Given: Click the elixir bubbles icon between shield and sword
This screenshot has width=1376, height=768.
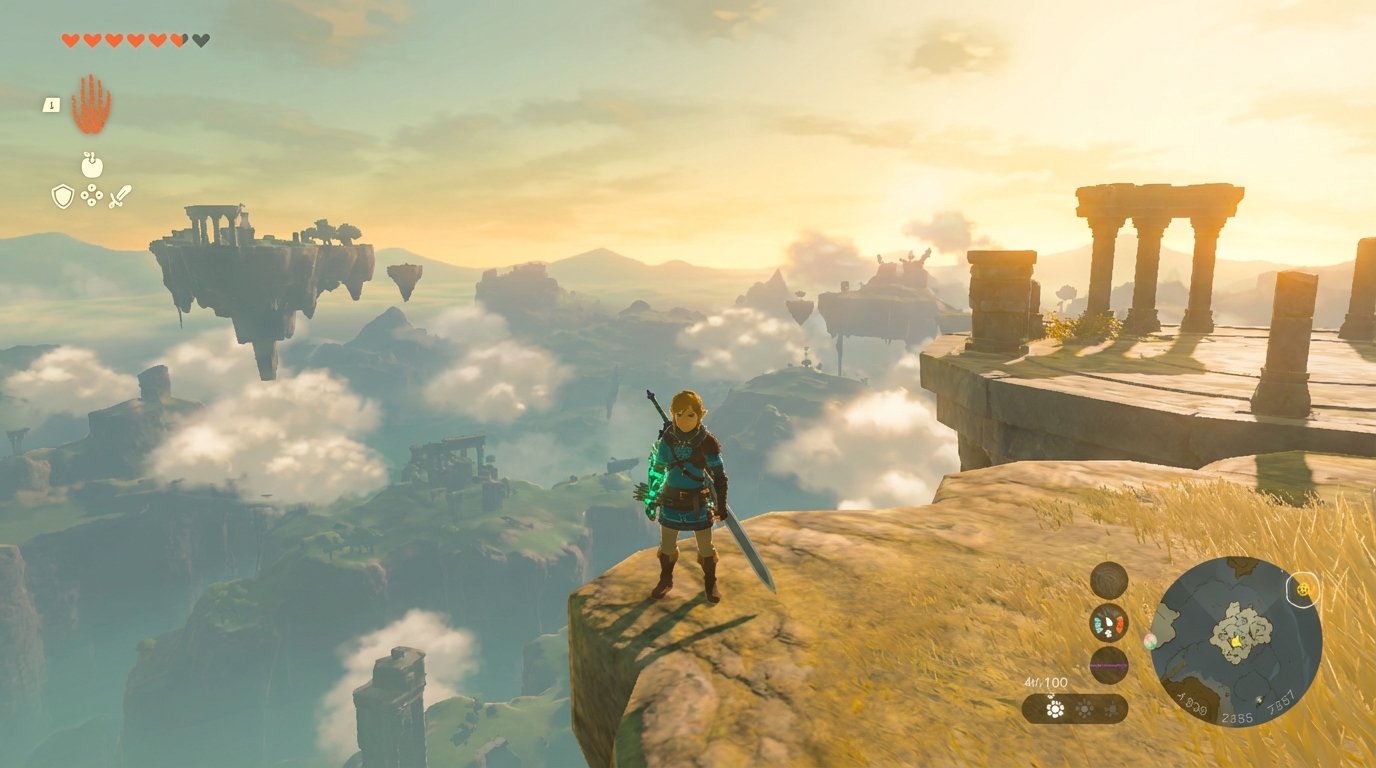Looking at the screenshot, I should pos(92,195).
